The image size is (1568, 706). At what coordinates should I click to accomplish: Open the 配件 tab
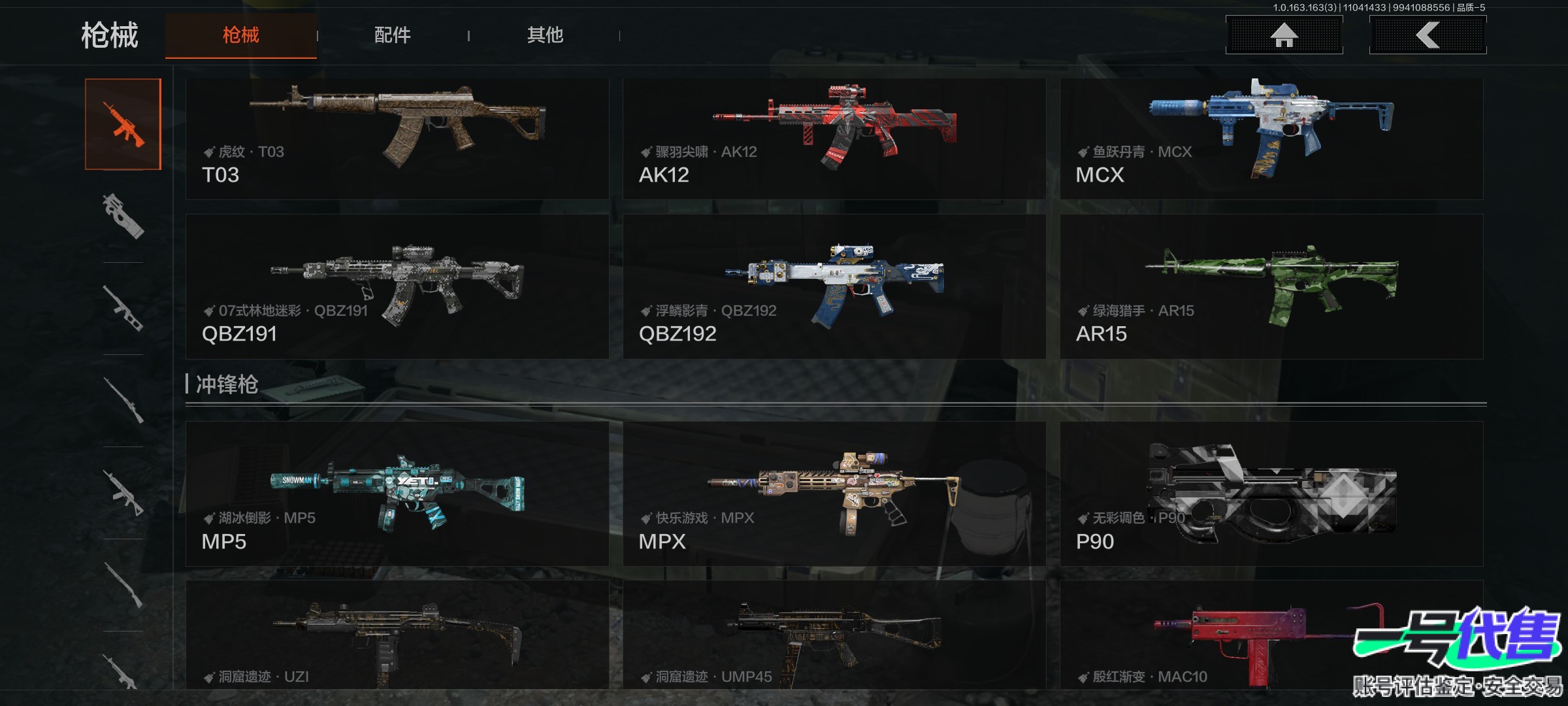[x=392, y=35]
